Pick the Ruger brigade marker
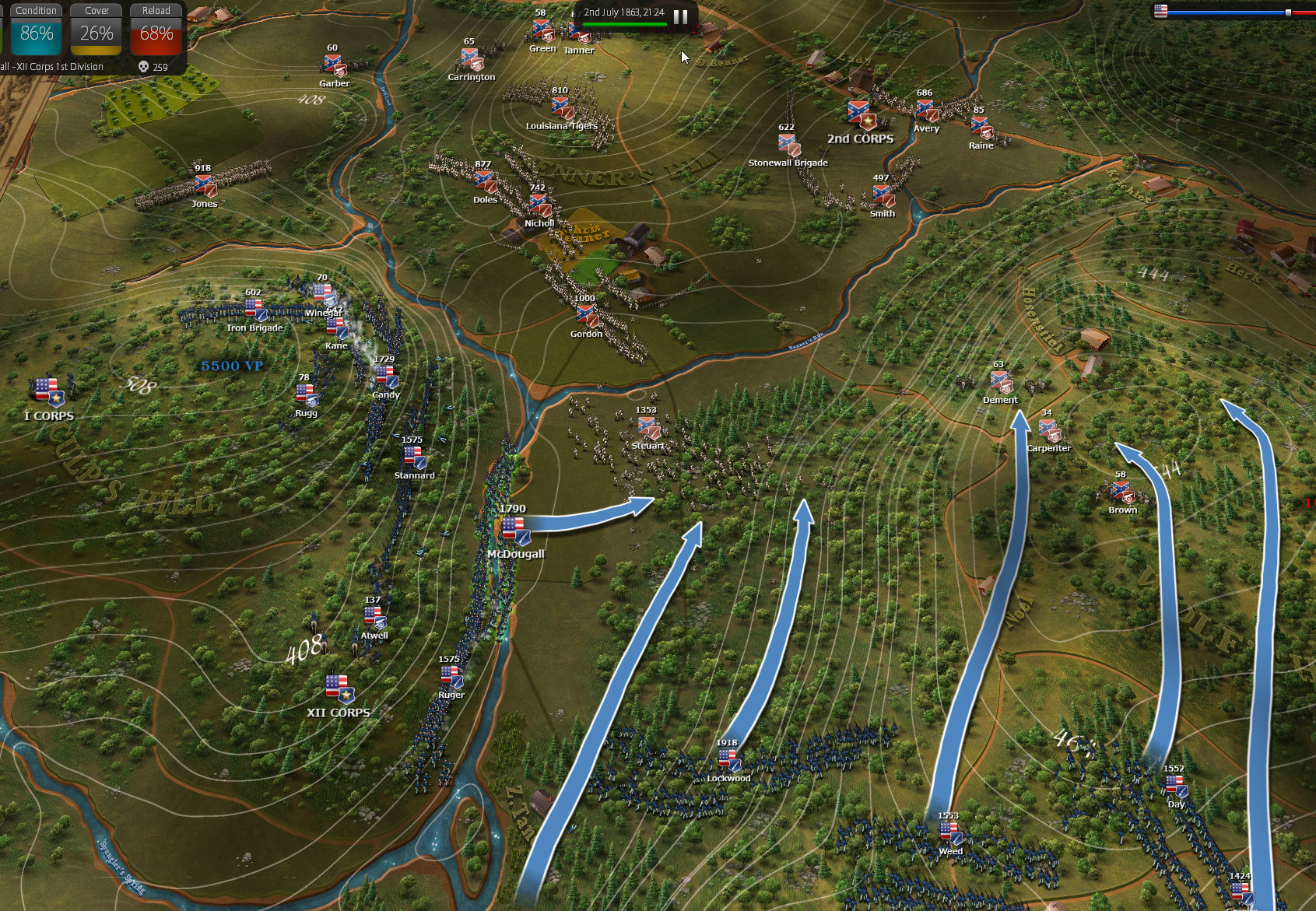Viewport: 1316px width, 911px height. pos(451,677)
